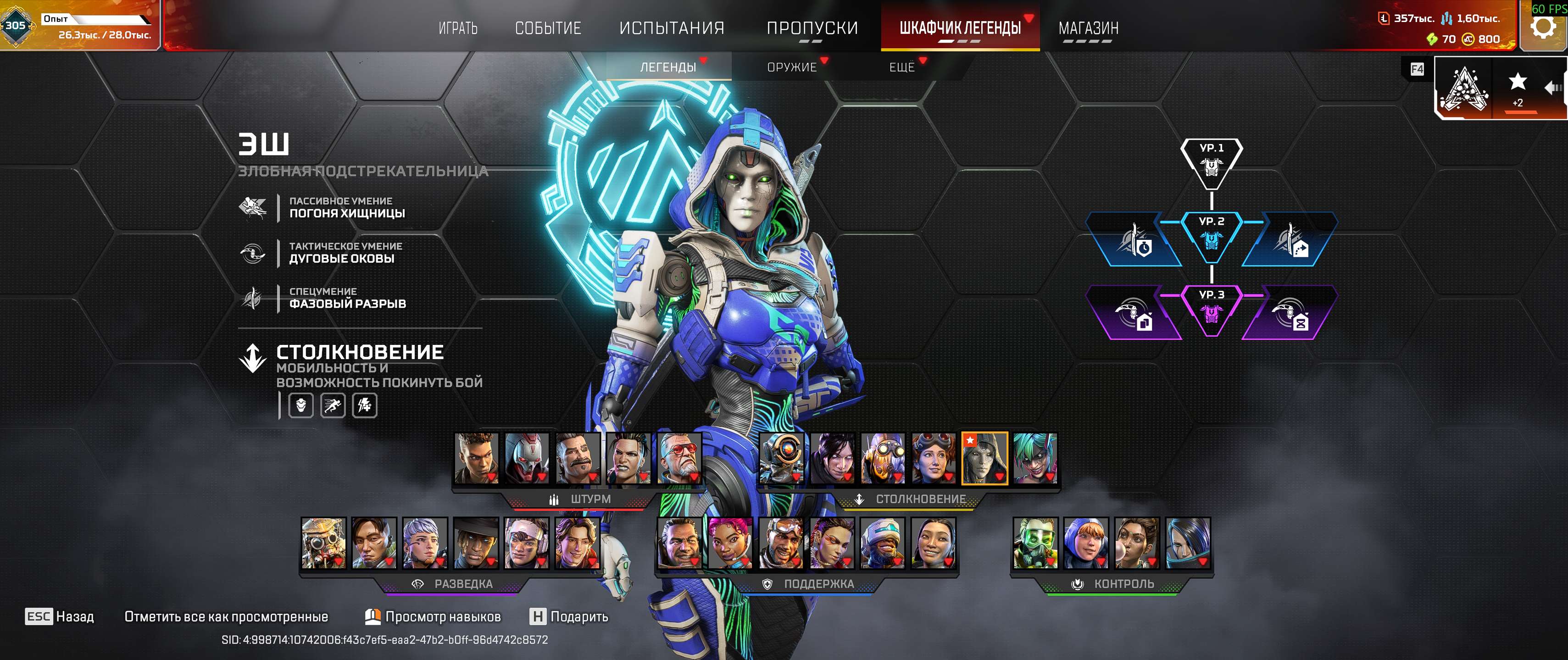Switch to the ЕЩЁ sub-tab
The width and height of the screenshot is (1568, 660).
(x=901, y=67)
